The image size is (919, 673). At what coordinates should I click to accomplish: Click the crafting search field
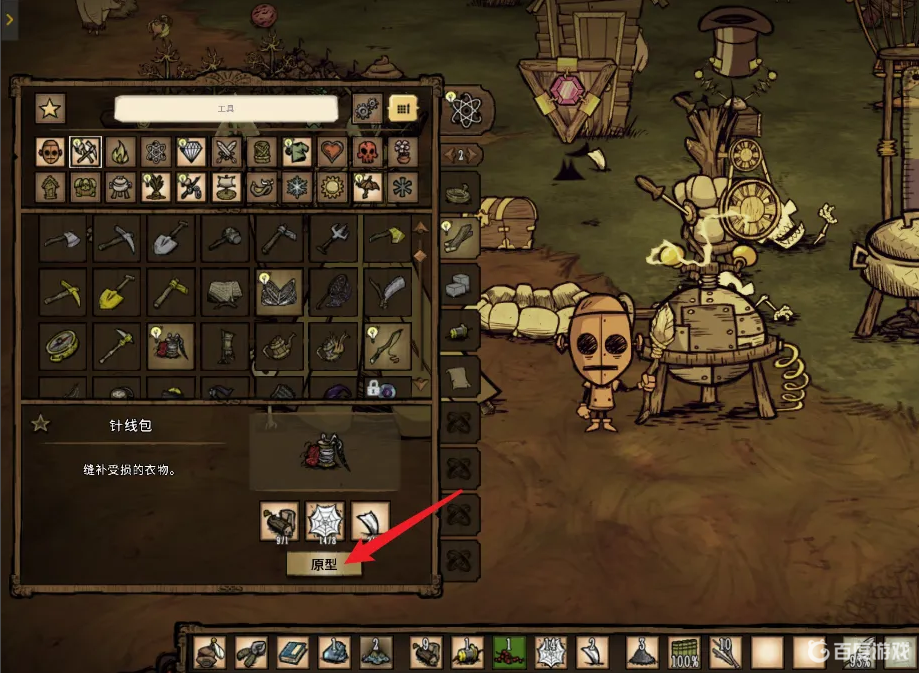(x=225, y=108)
